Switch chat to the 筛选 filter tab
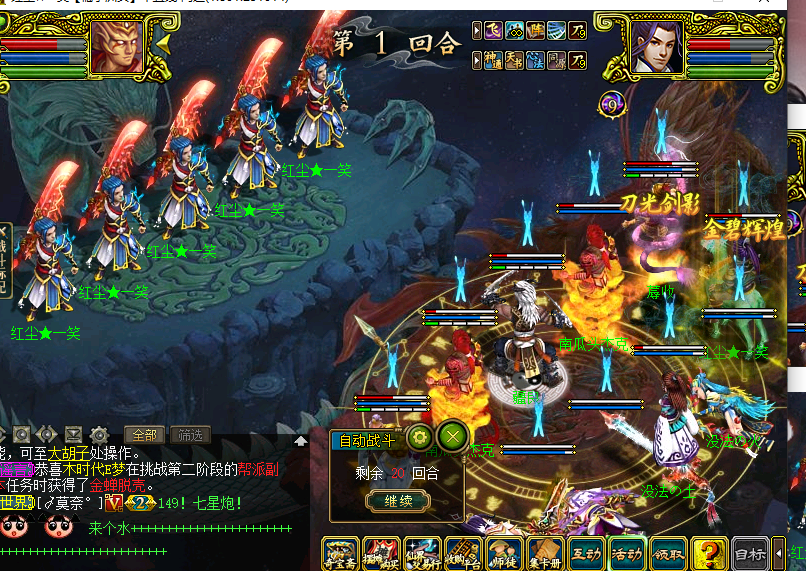Image resolution: width=806 pixels, height=571 pixels. click(x=189, y=435)
